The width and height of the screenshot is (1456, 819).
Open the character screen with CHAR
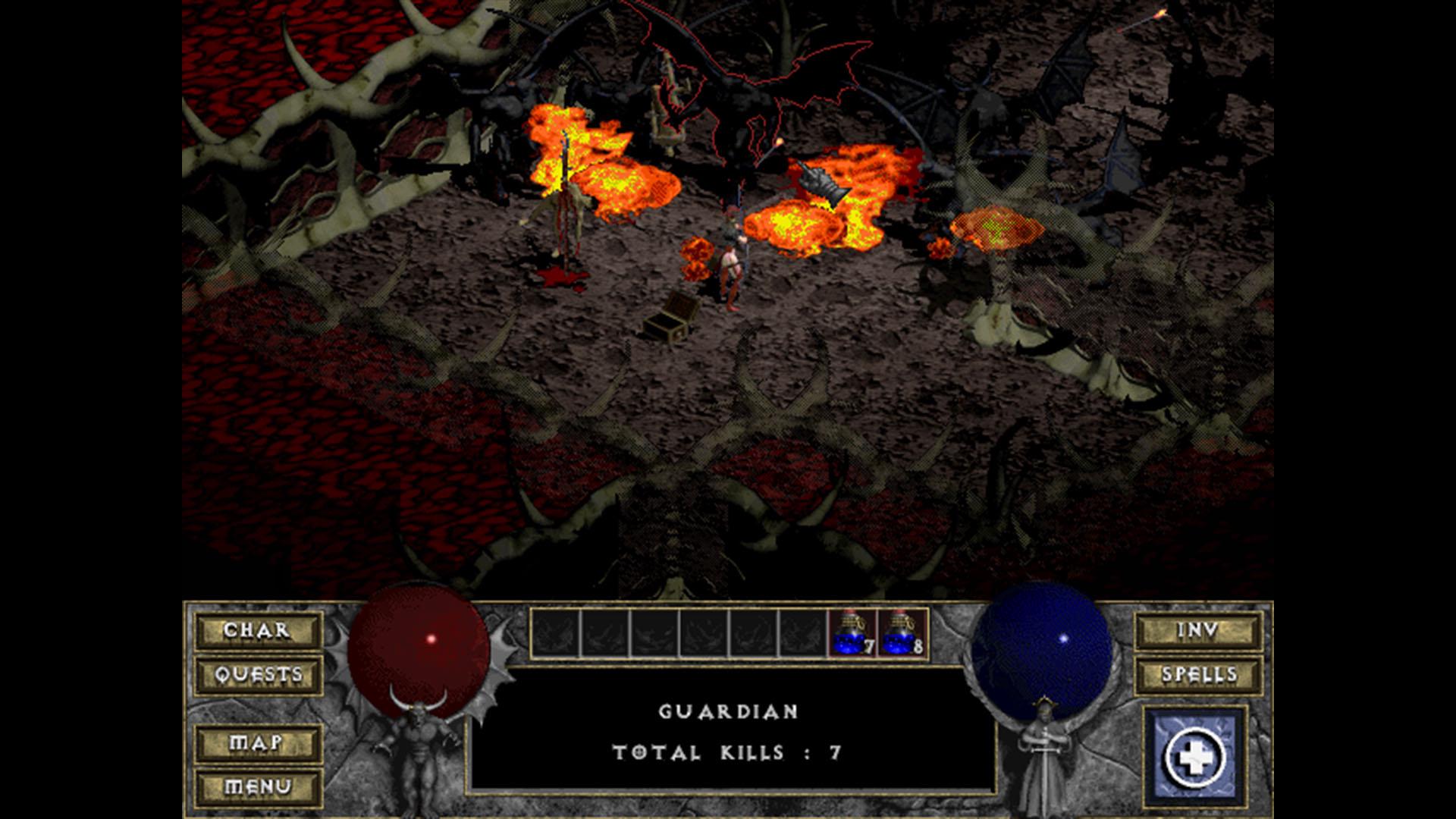258,629
